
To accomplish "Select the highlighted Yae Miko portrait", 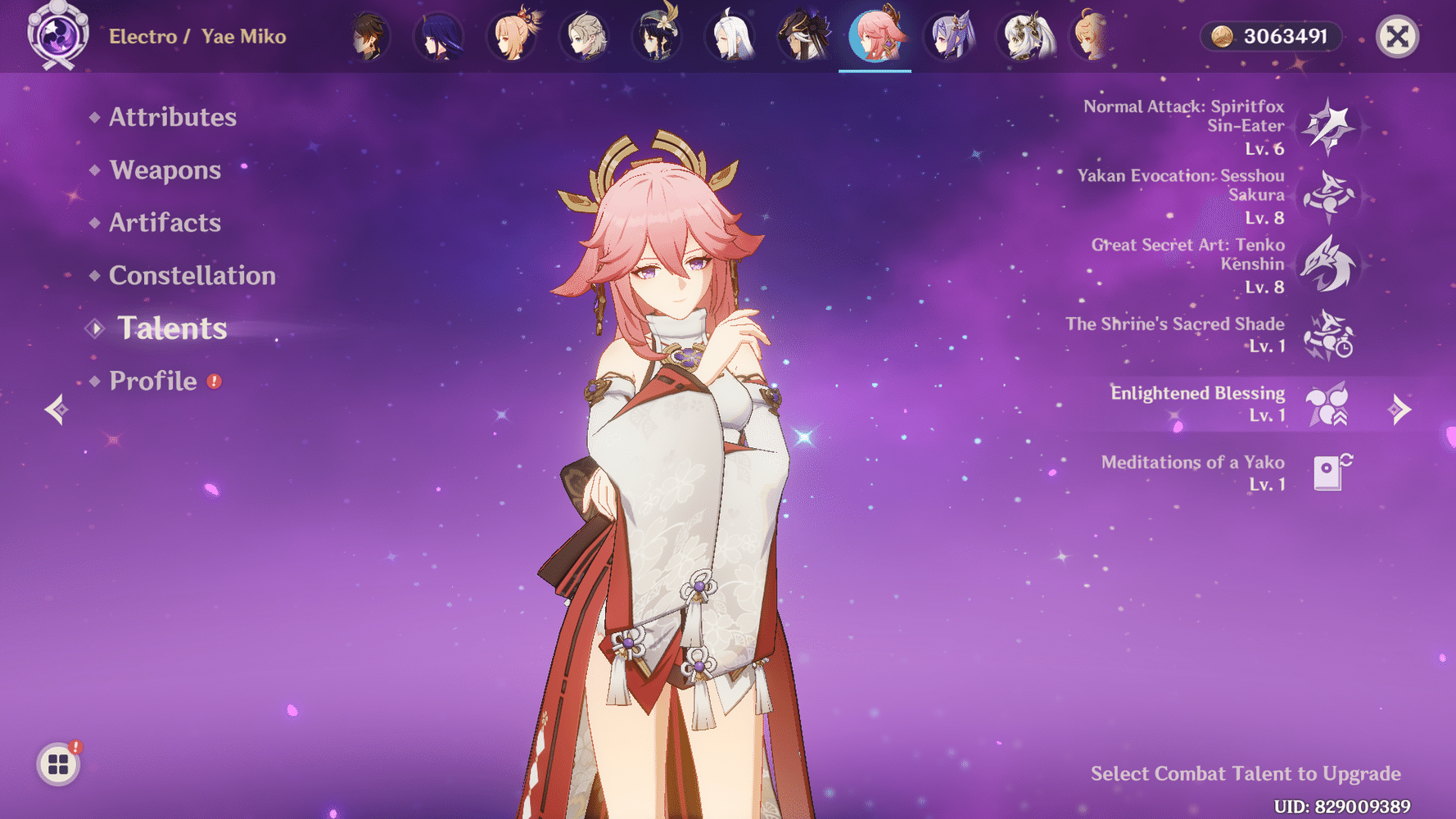I will (x=875, y=36).
